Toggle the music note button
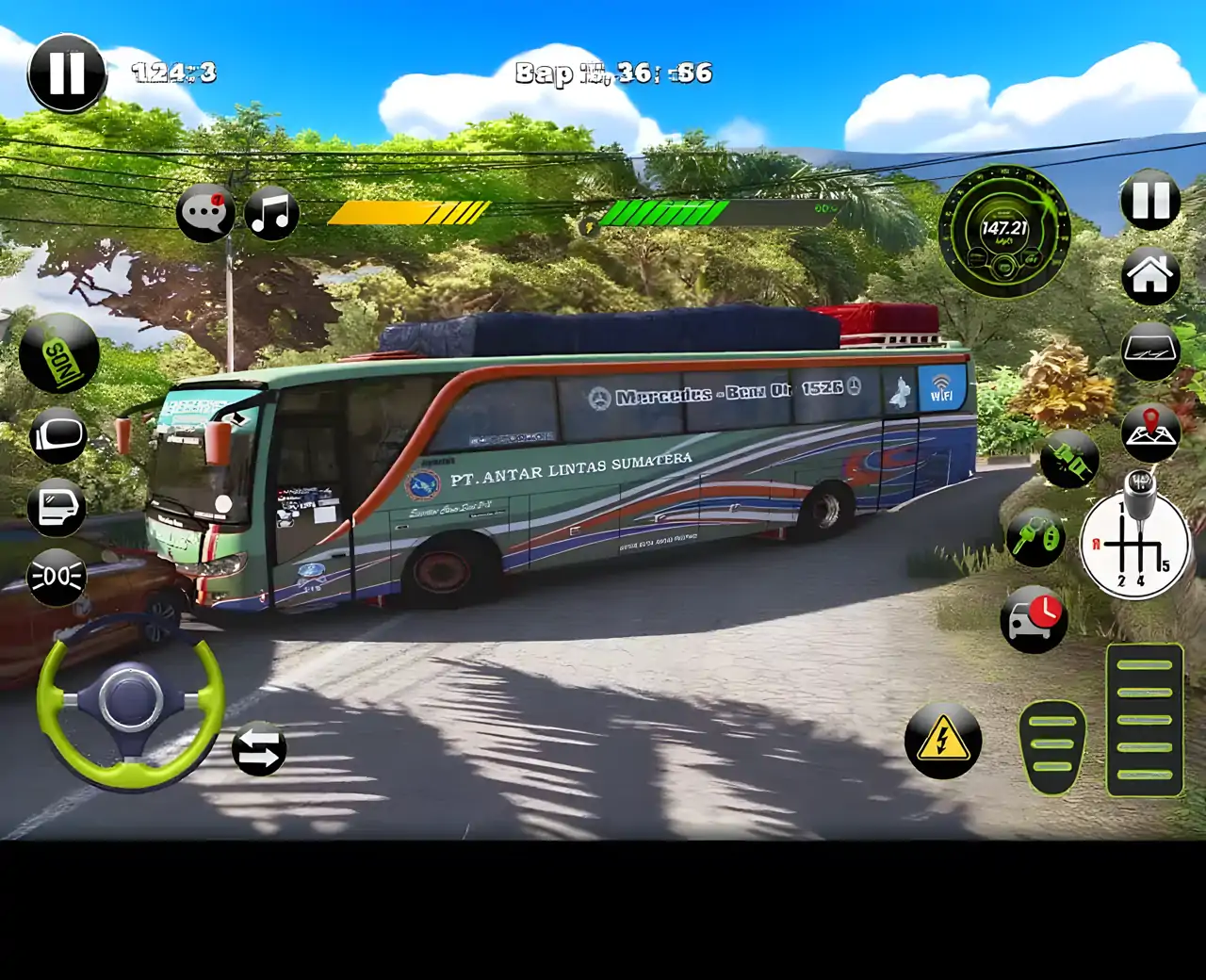 (x=271, y=213)
